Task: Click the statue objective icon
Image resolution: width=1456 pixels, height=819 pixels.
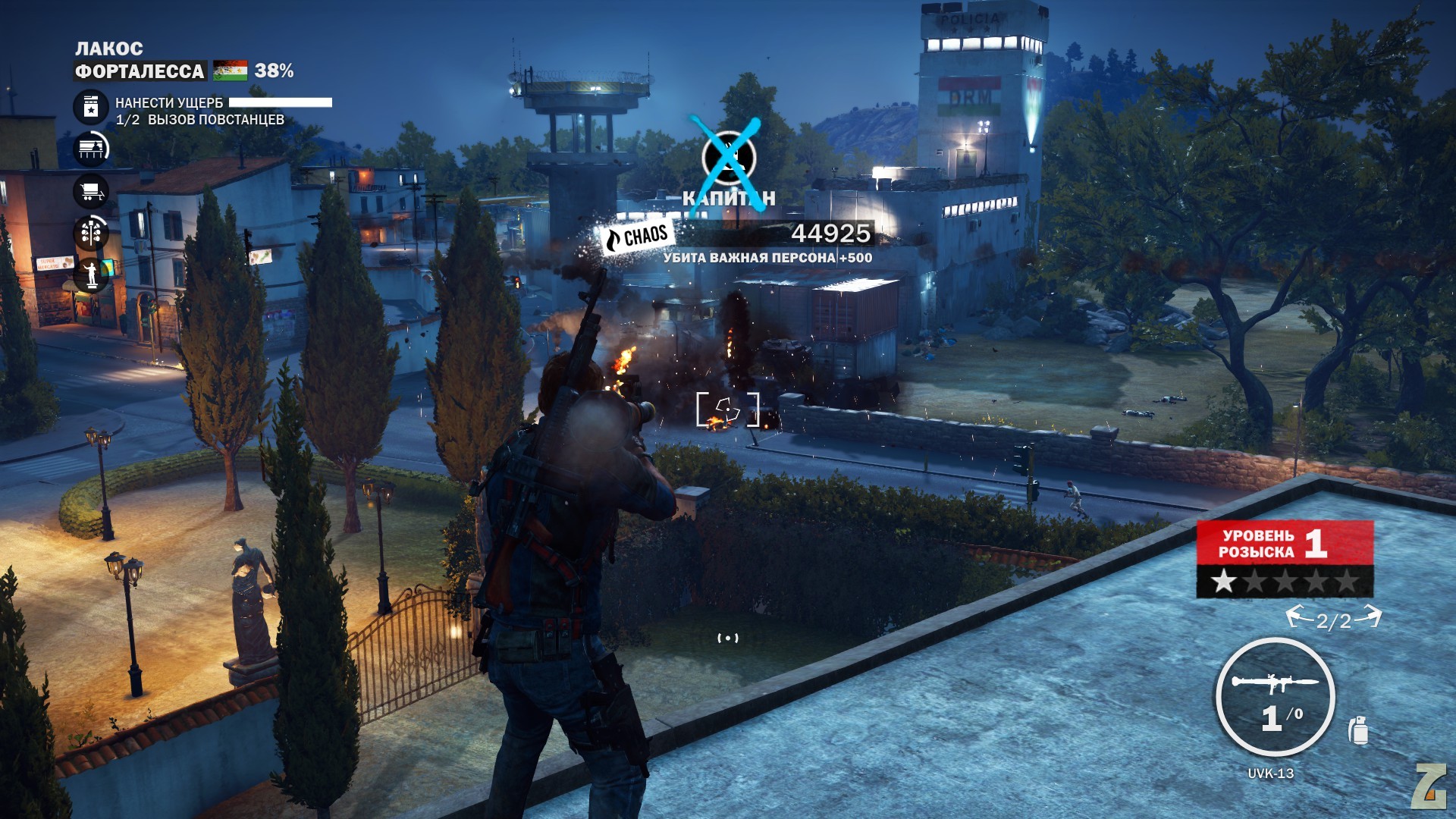Action: click(x=91, y=274)
